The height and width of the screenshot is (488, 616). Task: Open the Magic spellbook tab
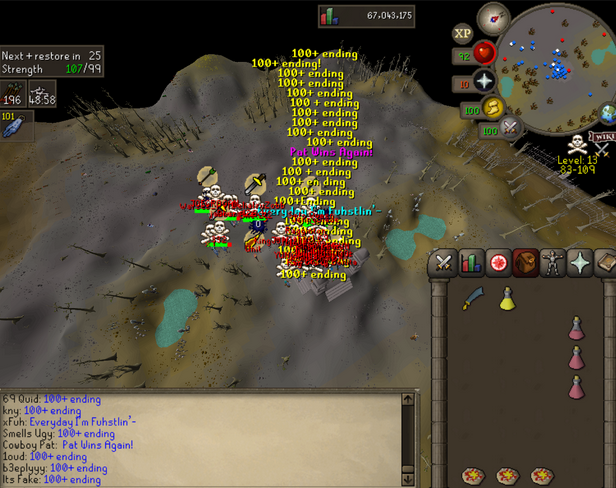[605, 262]
